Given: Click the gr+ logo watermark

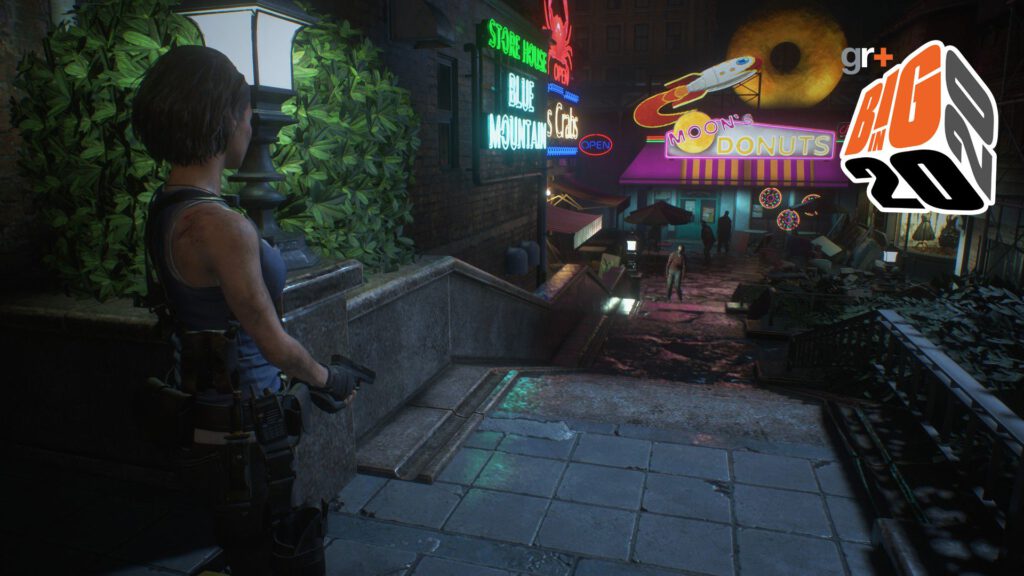Looking at the screenshot, I should 866,60.
